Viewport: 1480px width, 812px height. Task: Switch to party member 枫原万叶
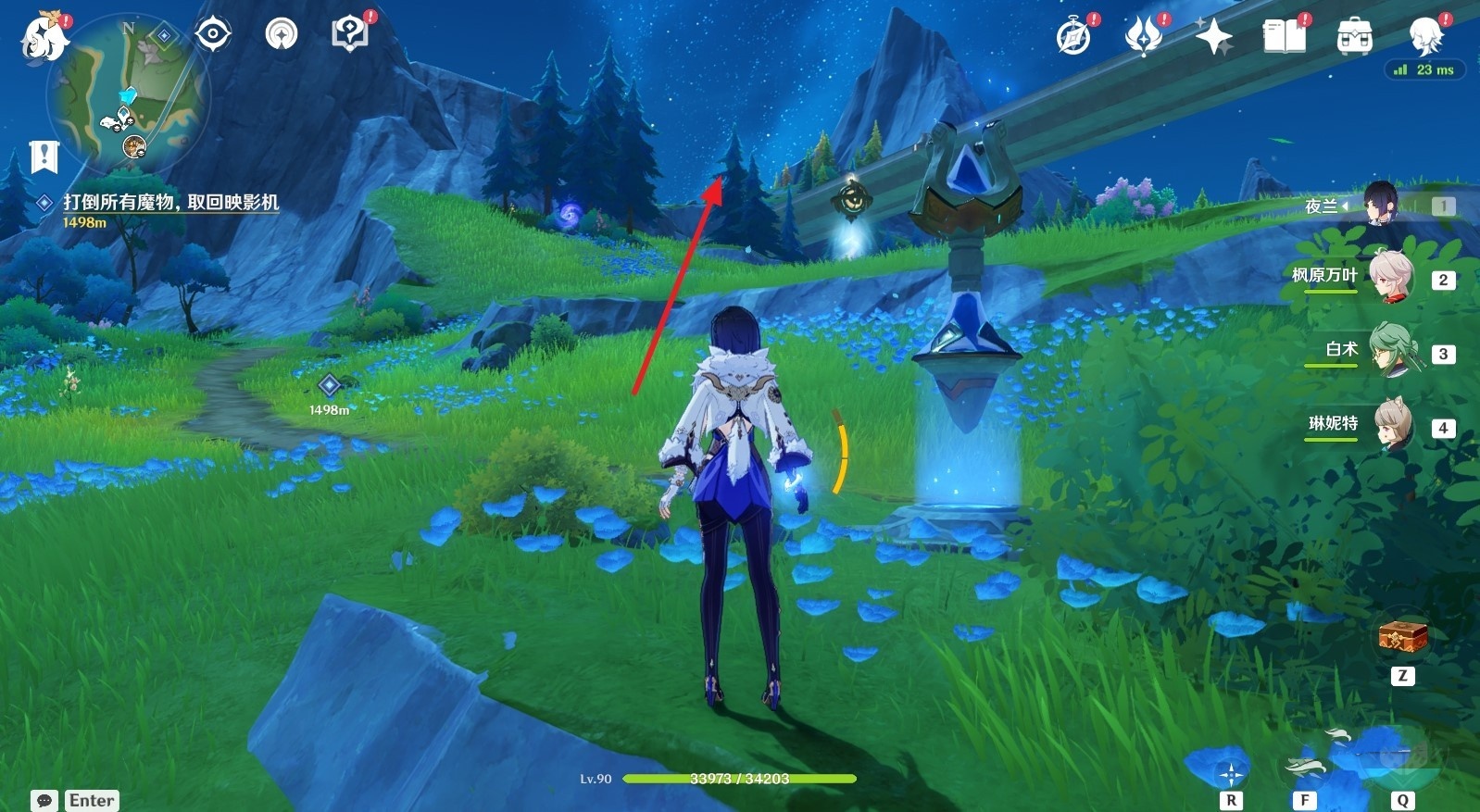click(x=1388, y=277)
